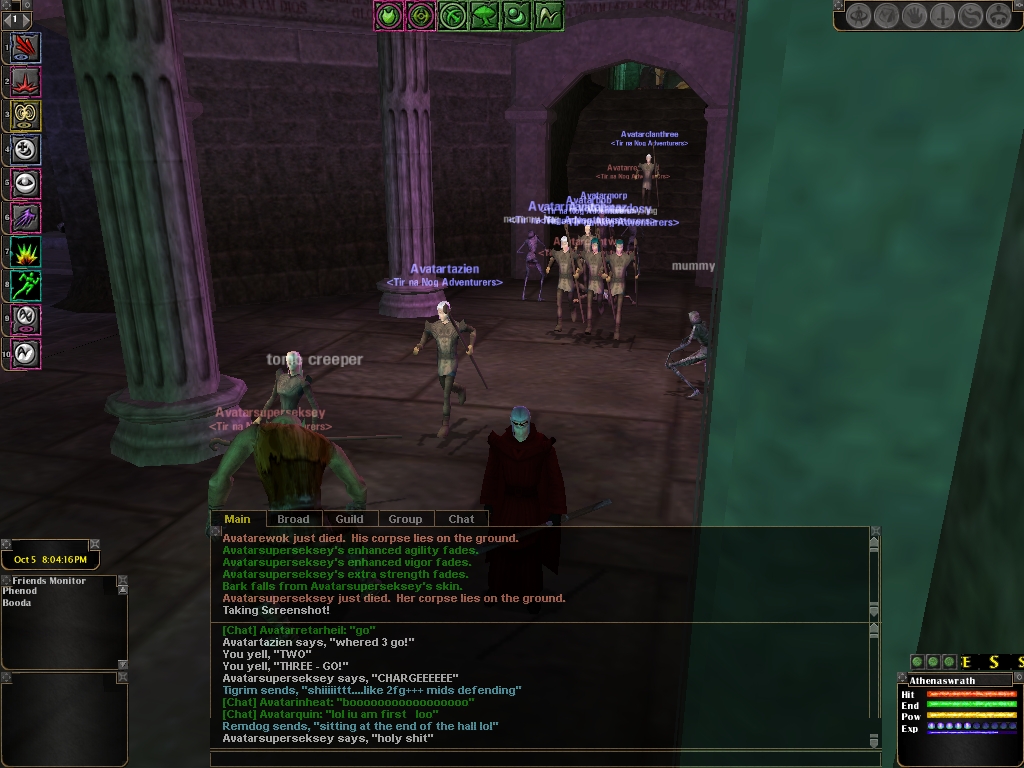
Task: Click the green tree buff icon
Action: (485, 15)
